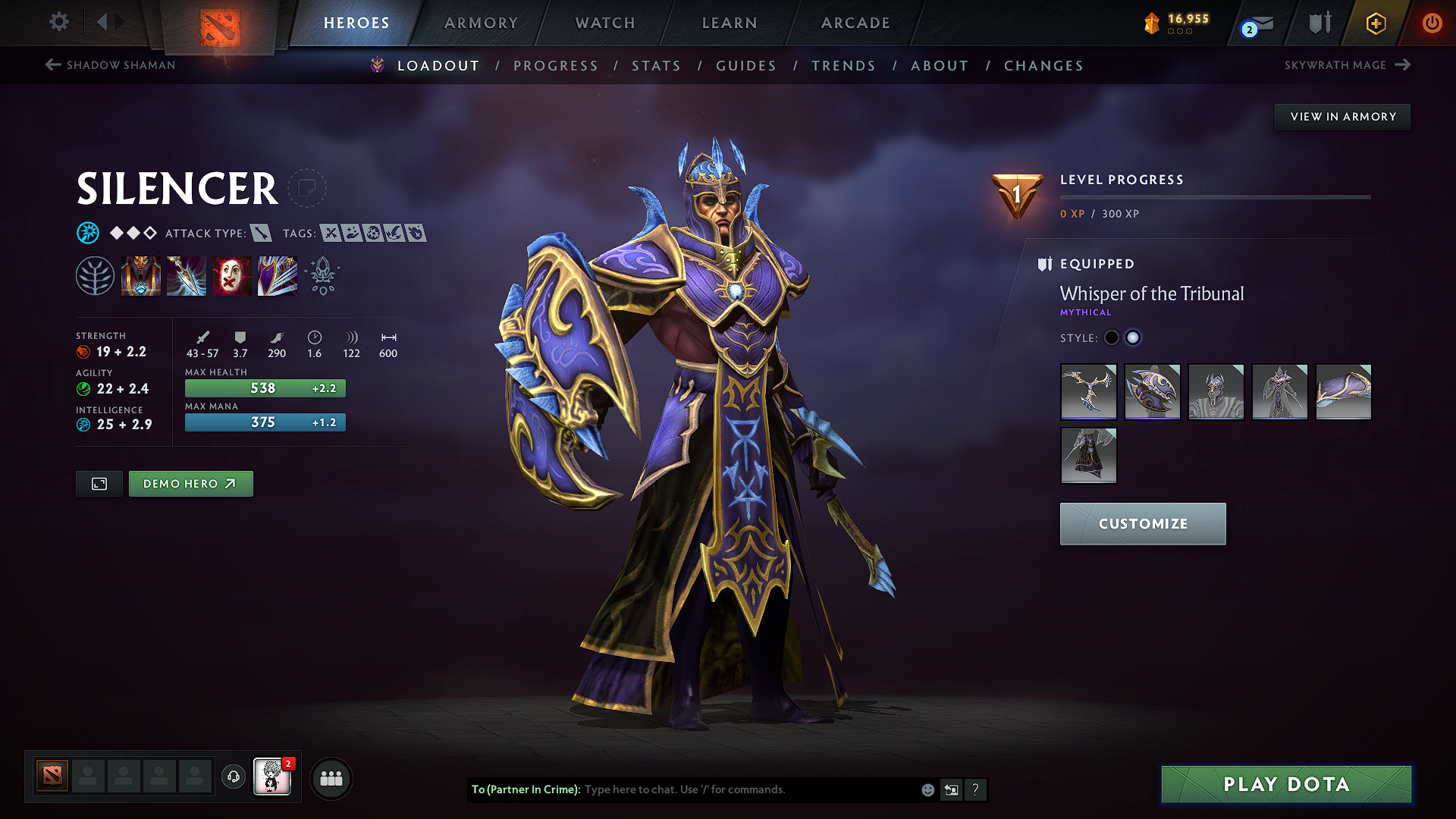Open the Talent Tree icon
1456x819 pixels.
click(96, 275)
